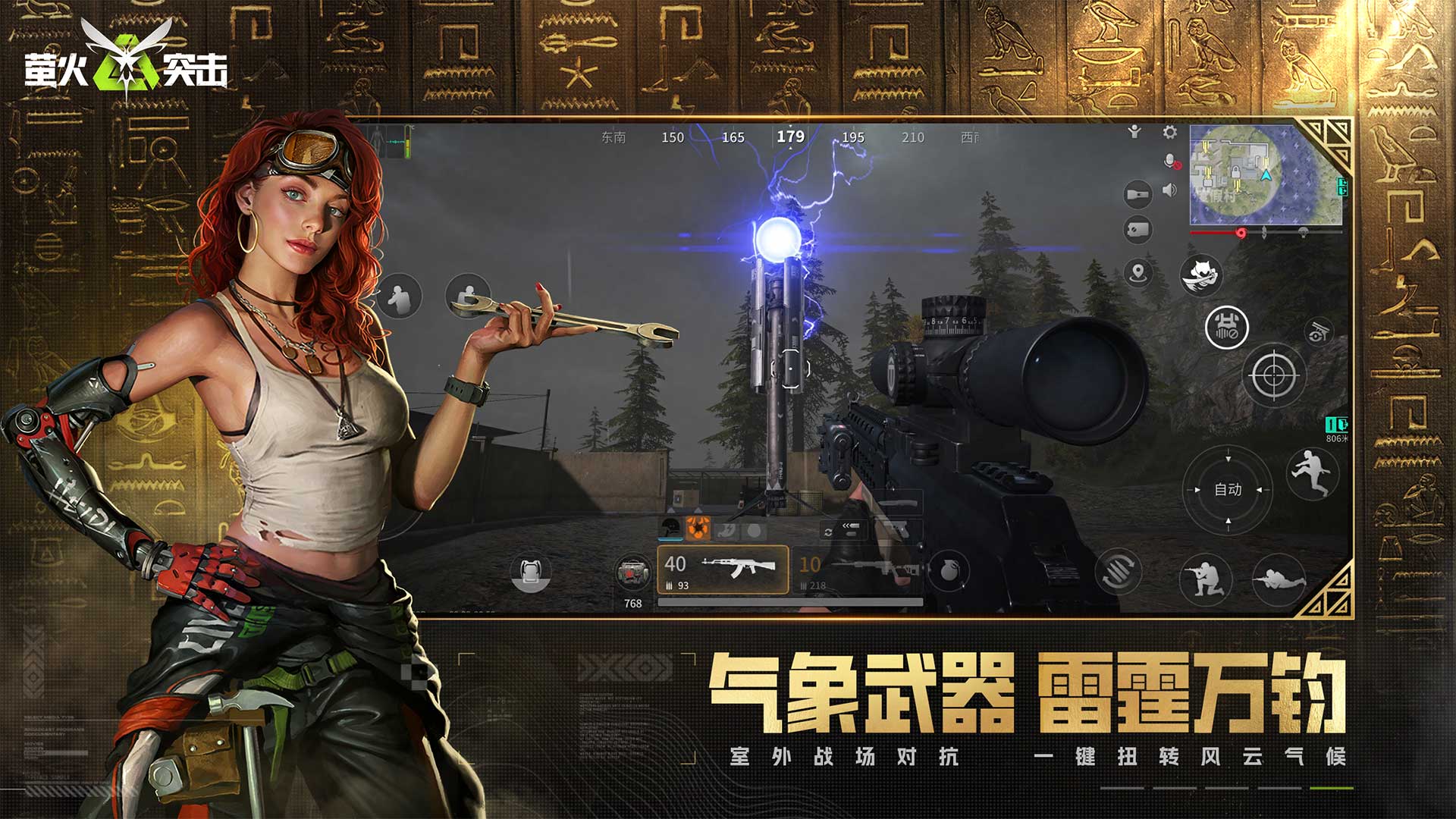Toggle the voice speaker output
The width and height of the screenshot is (1456, 819).
[1169, 190]
